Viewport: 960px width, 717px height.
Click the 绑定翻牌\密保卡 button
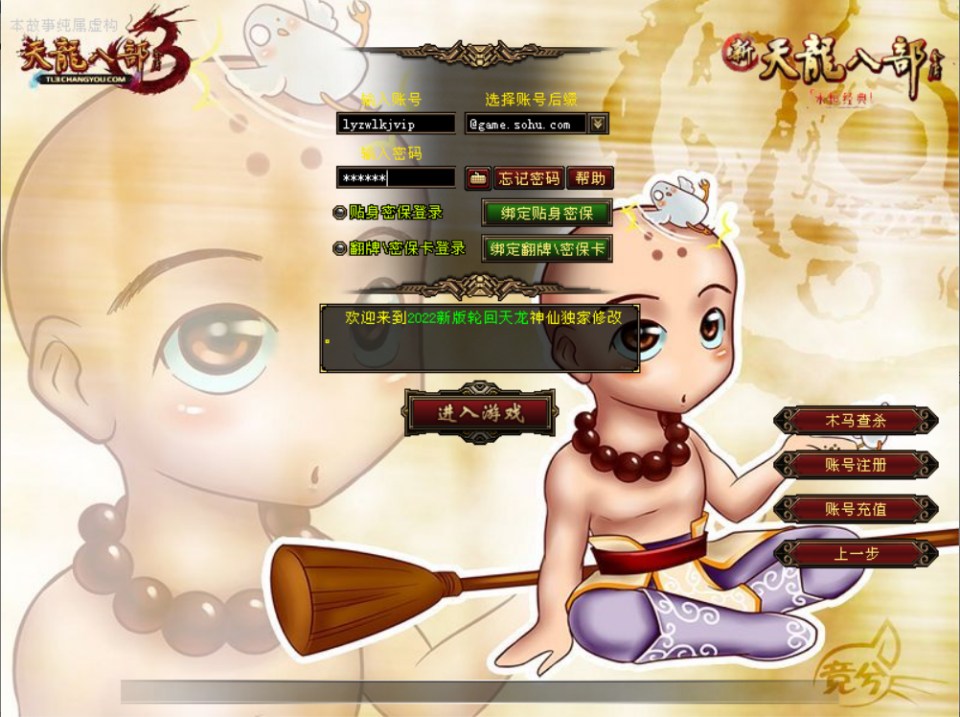coord(547,249)
